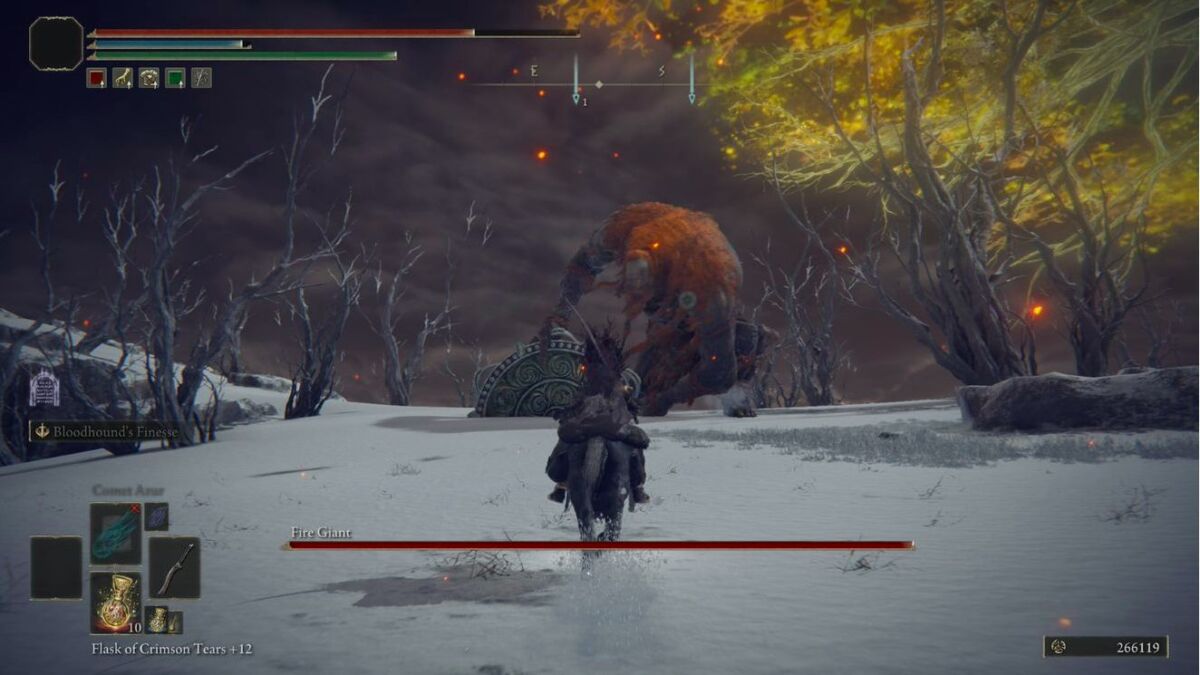Activate the Bloodhound's Finesse skill label
Screen dimensions: 1200x675
(106, 432)
